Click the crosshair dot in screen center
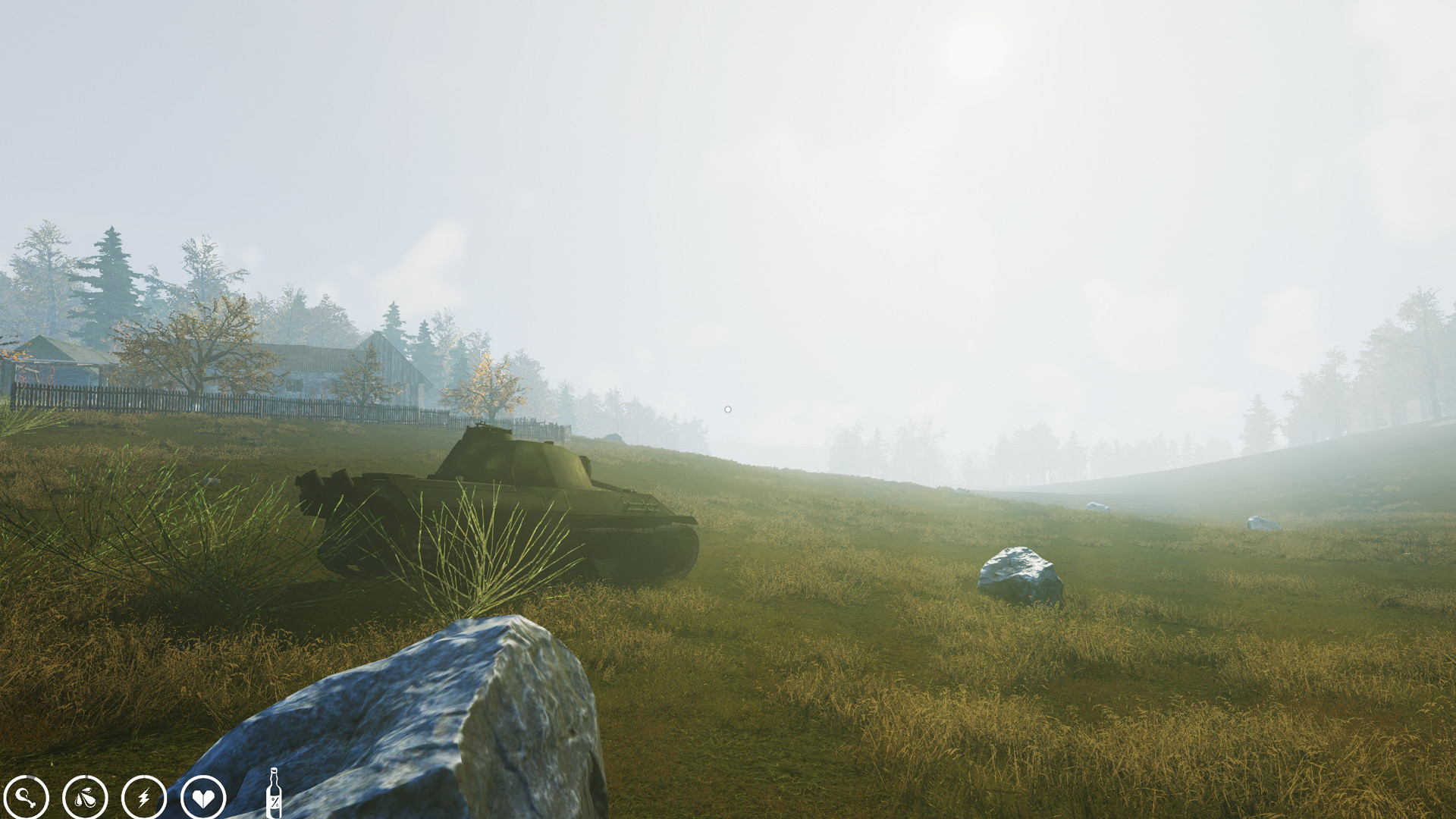This screenshot has width=1456, height=819. point(727,409)
